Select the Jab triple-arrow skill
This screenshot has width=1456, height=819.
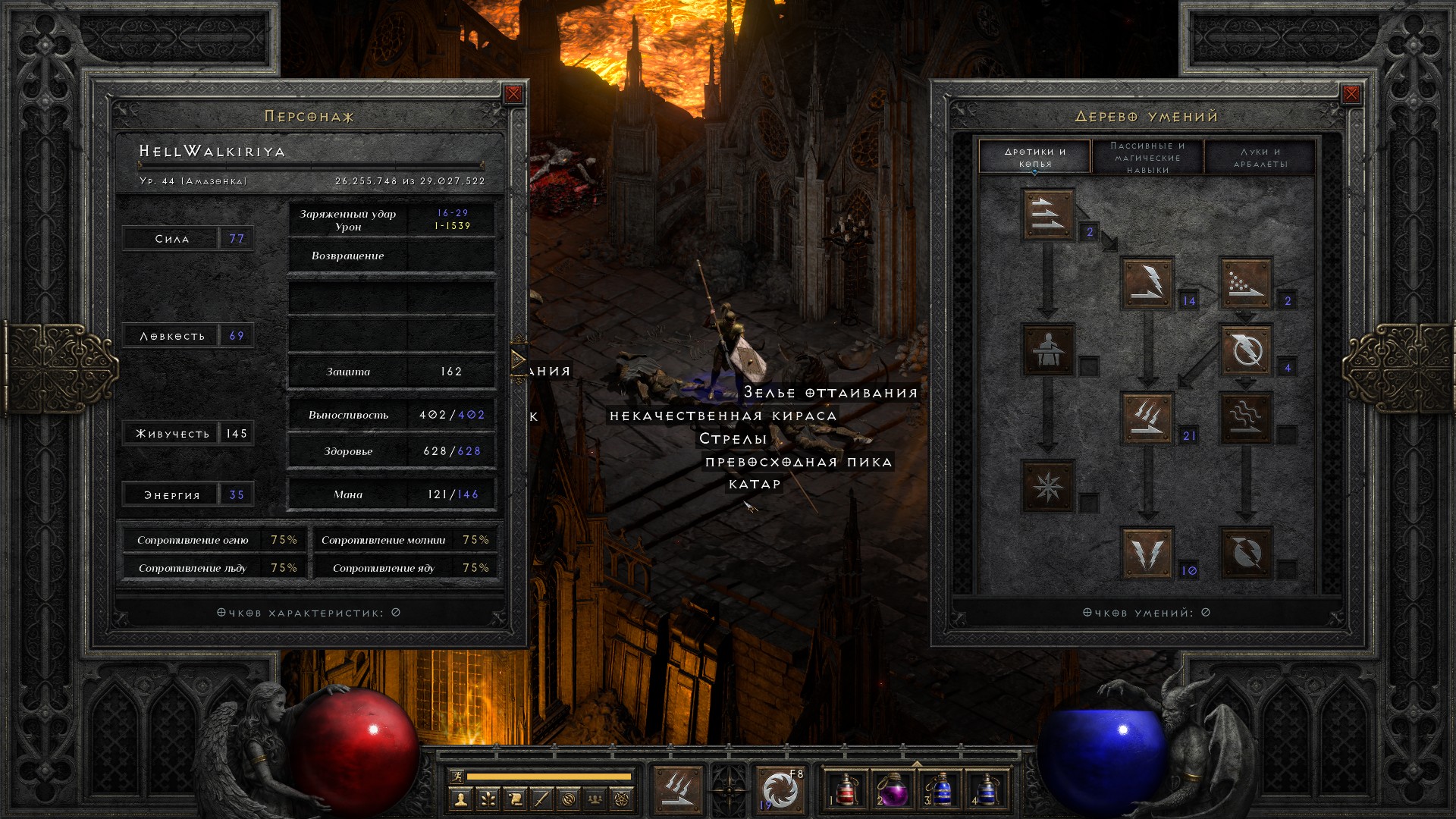tap(1048, 215)
